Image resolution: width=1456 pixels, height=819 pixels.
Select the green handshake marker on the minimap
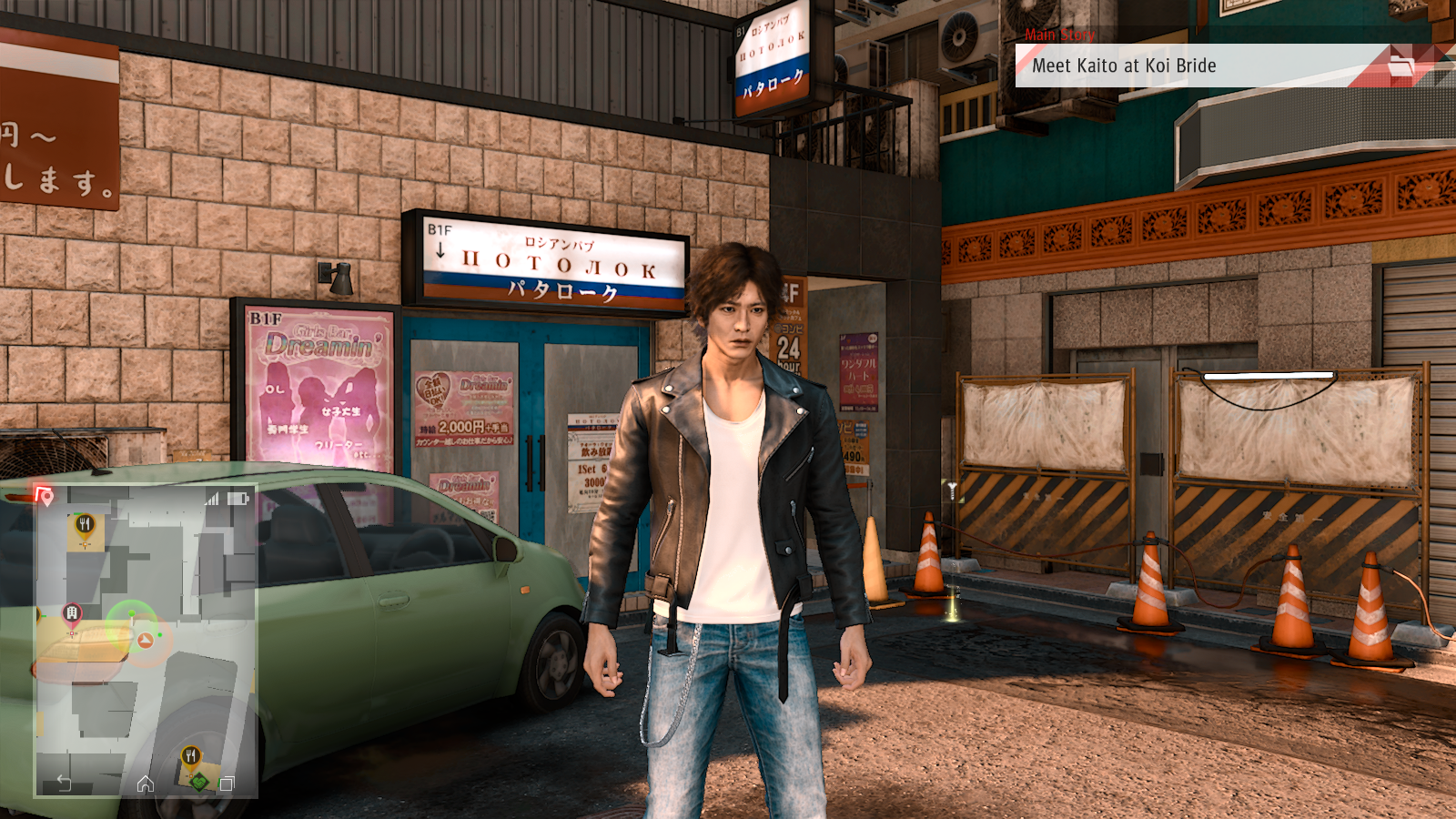click(x=199, y=781)
